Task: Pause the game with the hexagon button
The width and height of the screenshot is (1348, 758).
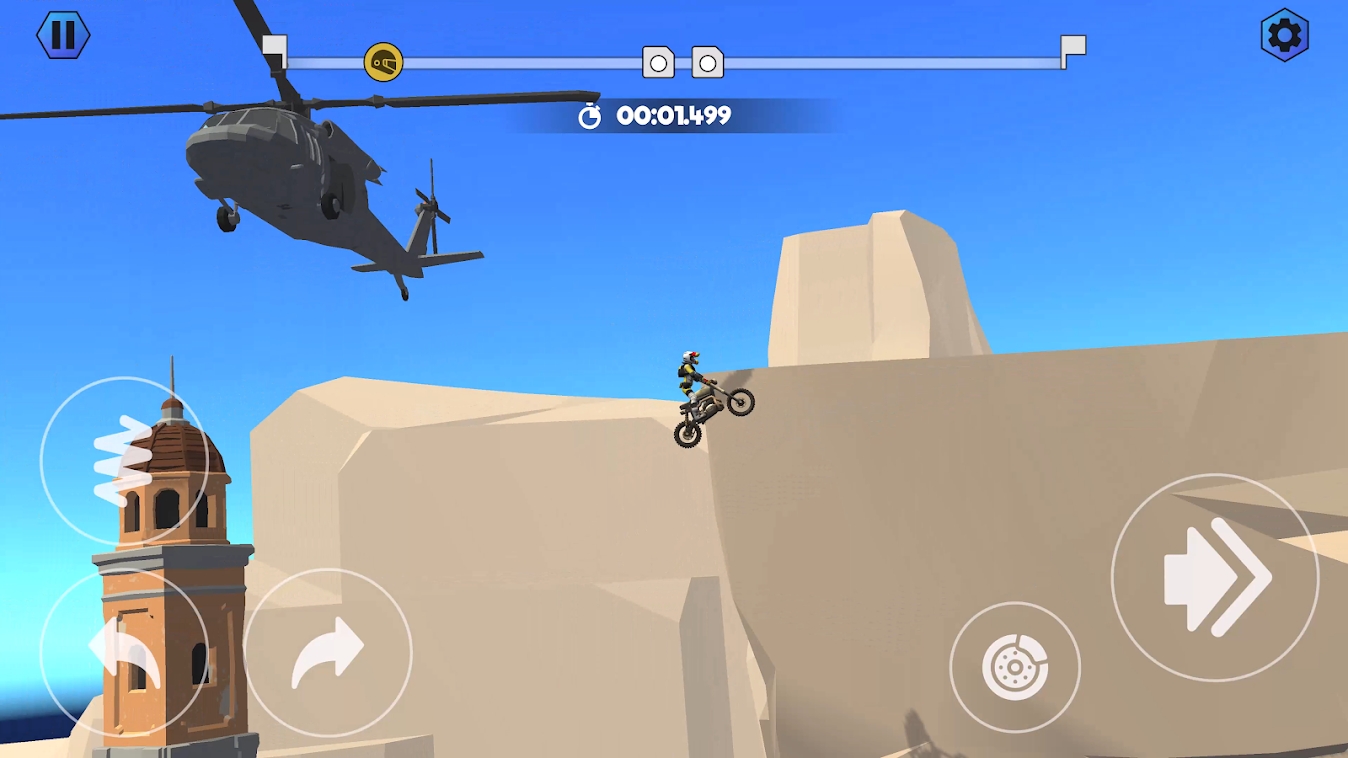Action: (63, 35)
